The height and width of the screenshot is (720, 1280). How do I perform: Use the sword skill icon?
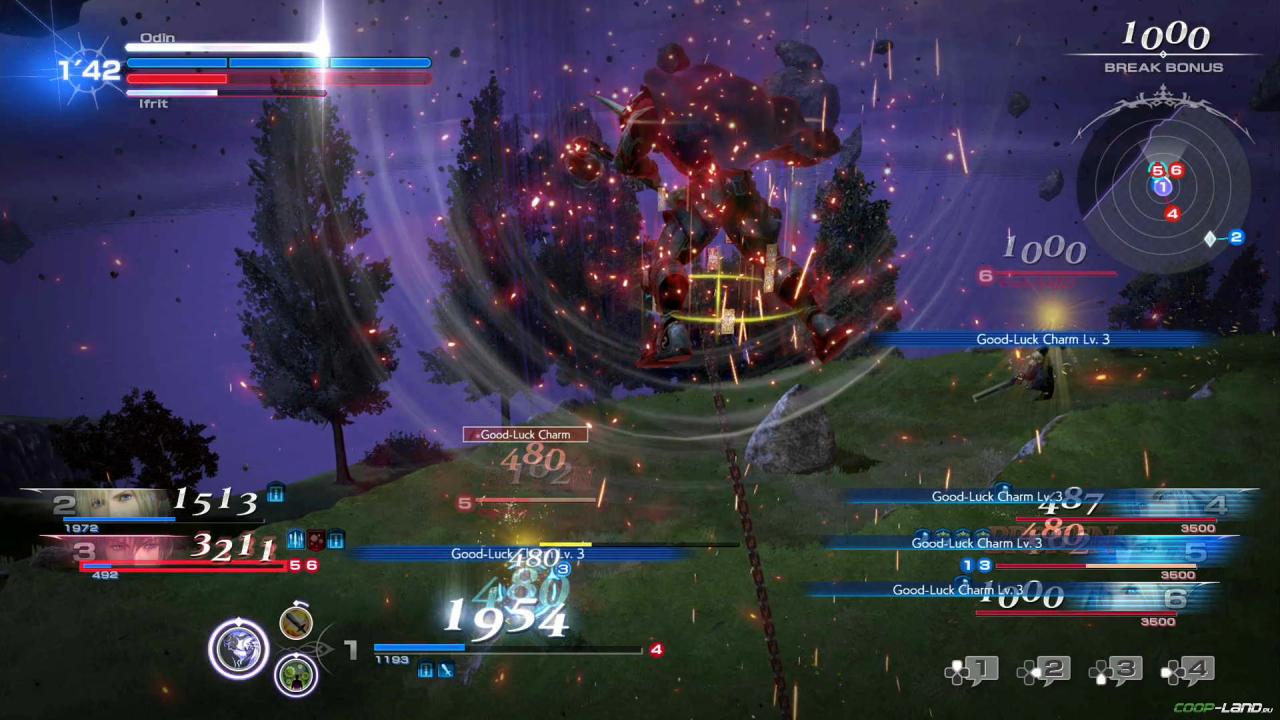tap(296, 623)
